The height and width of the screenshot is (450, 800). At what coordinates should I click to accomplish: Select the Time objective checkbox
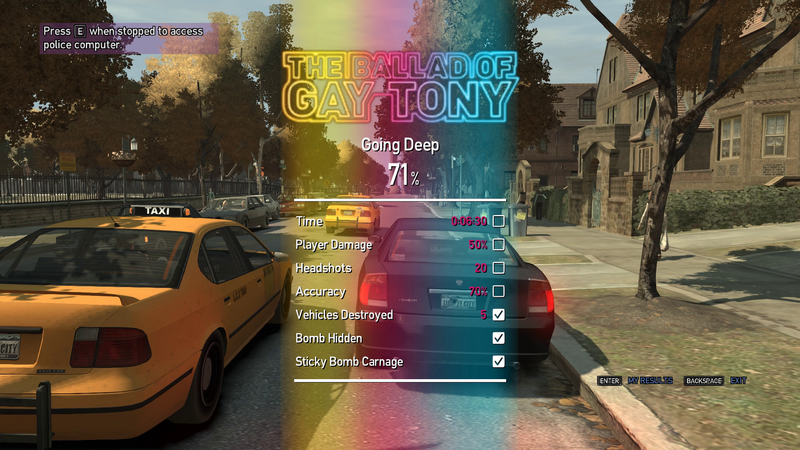click(x=498, y=221)
